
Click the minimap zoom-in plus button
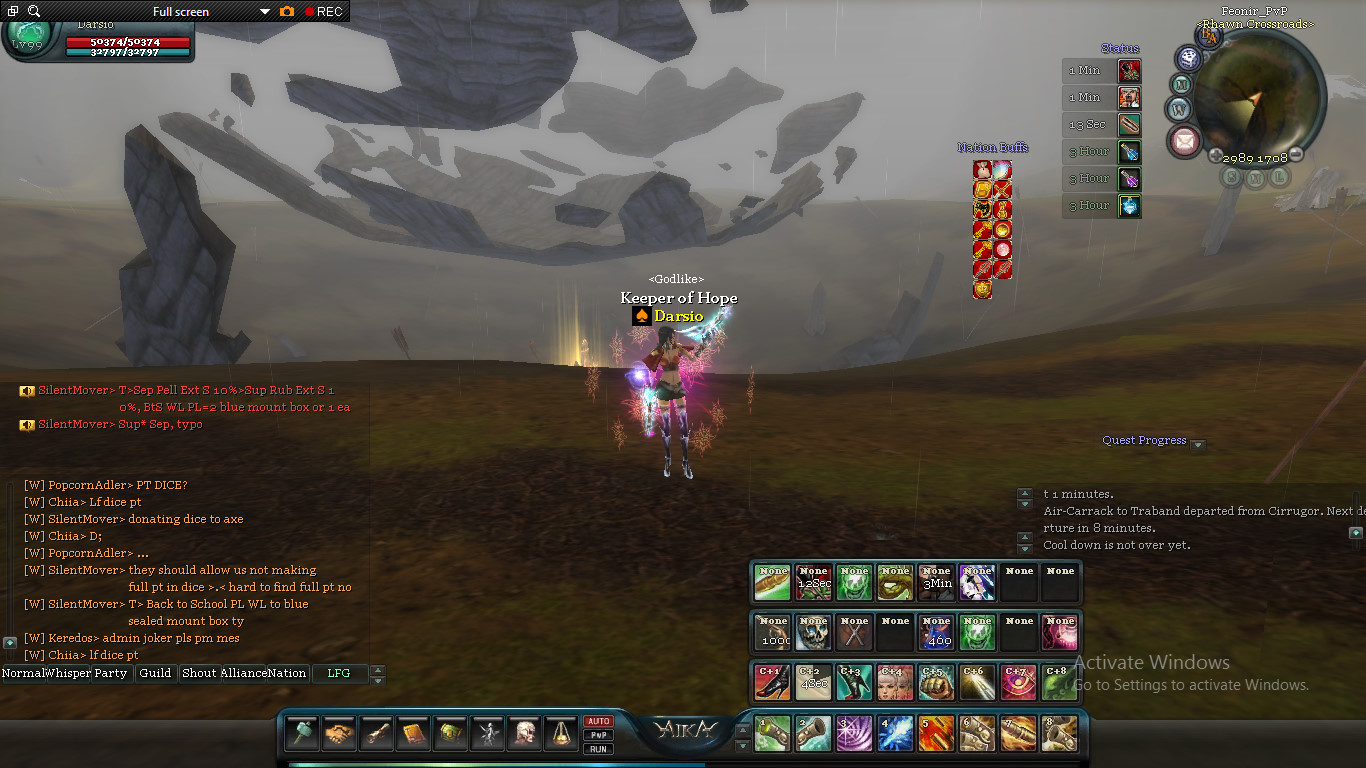1215,155
